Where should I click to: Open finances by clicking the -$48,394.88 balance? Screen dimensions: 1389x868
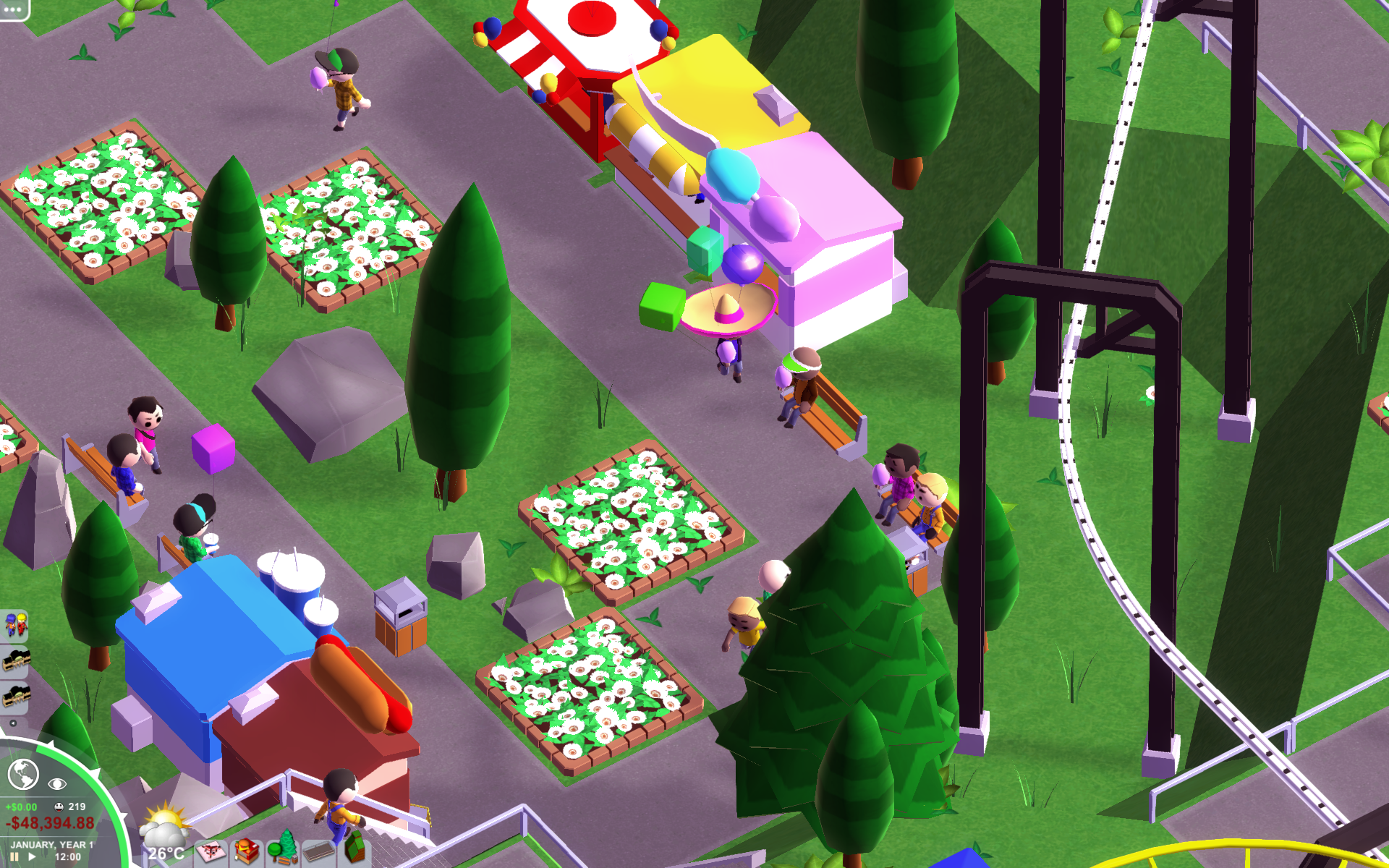pyautogui.click(x=51, y=821)
